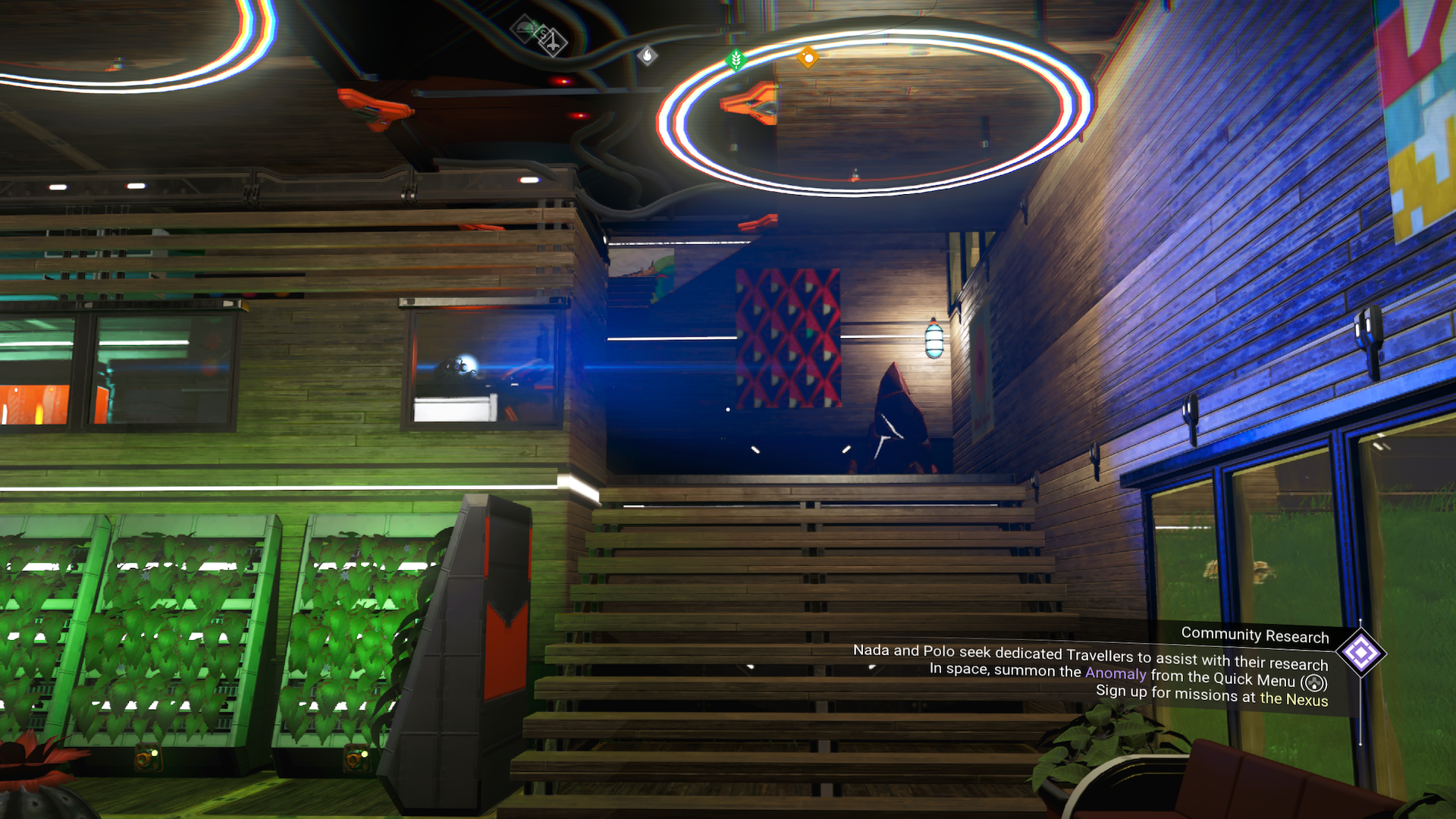
Task: Select the orange photo marker icon
Action: [x=808, y=58]
